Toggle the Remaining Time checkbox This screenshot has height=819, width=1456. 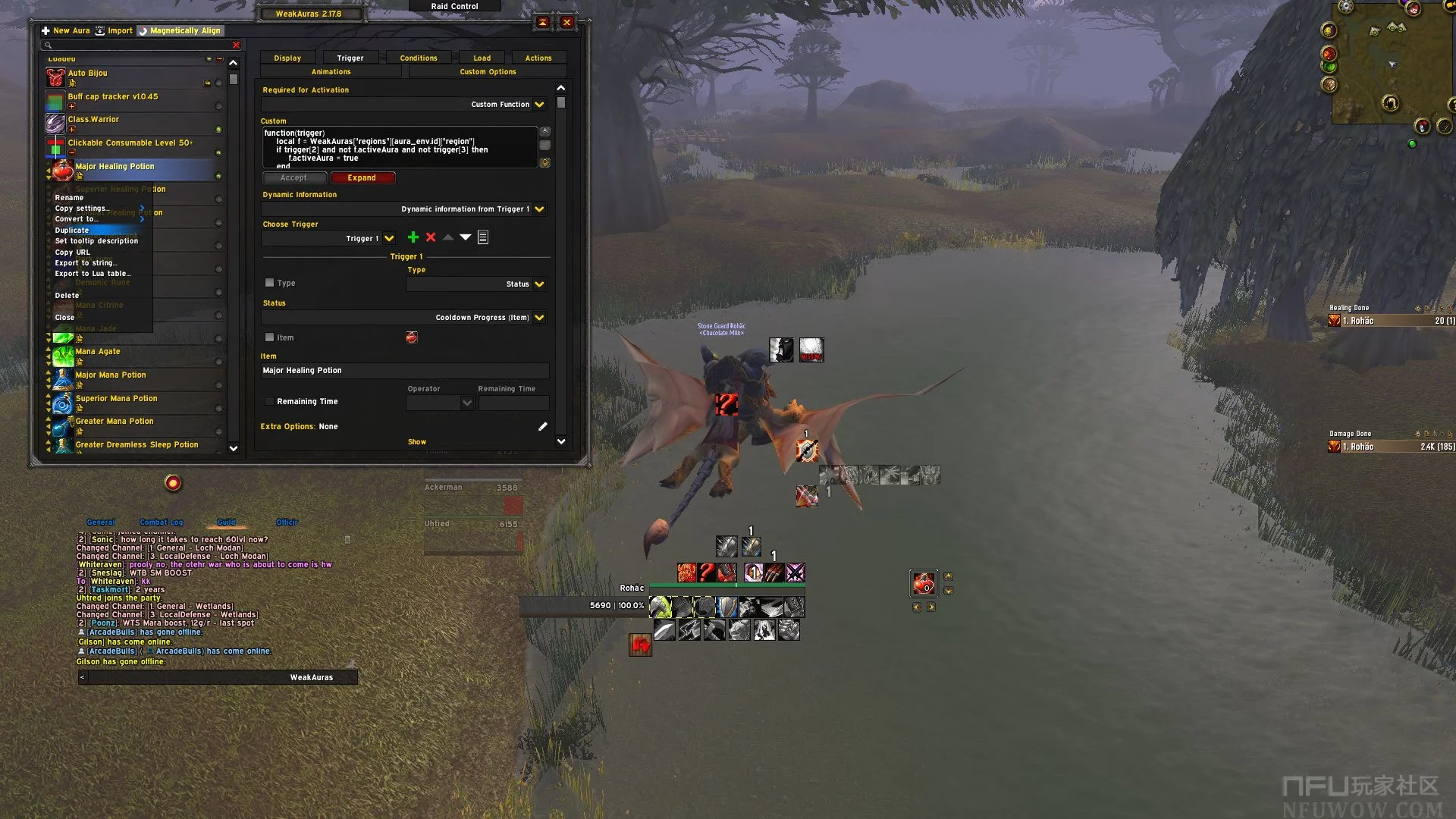coord(269,401)
